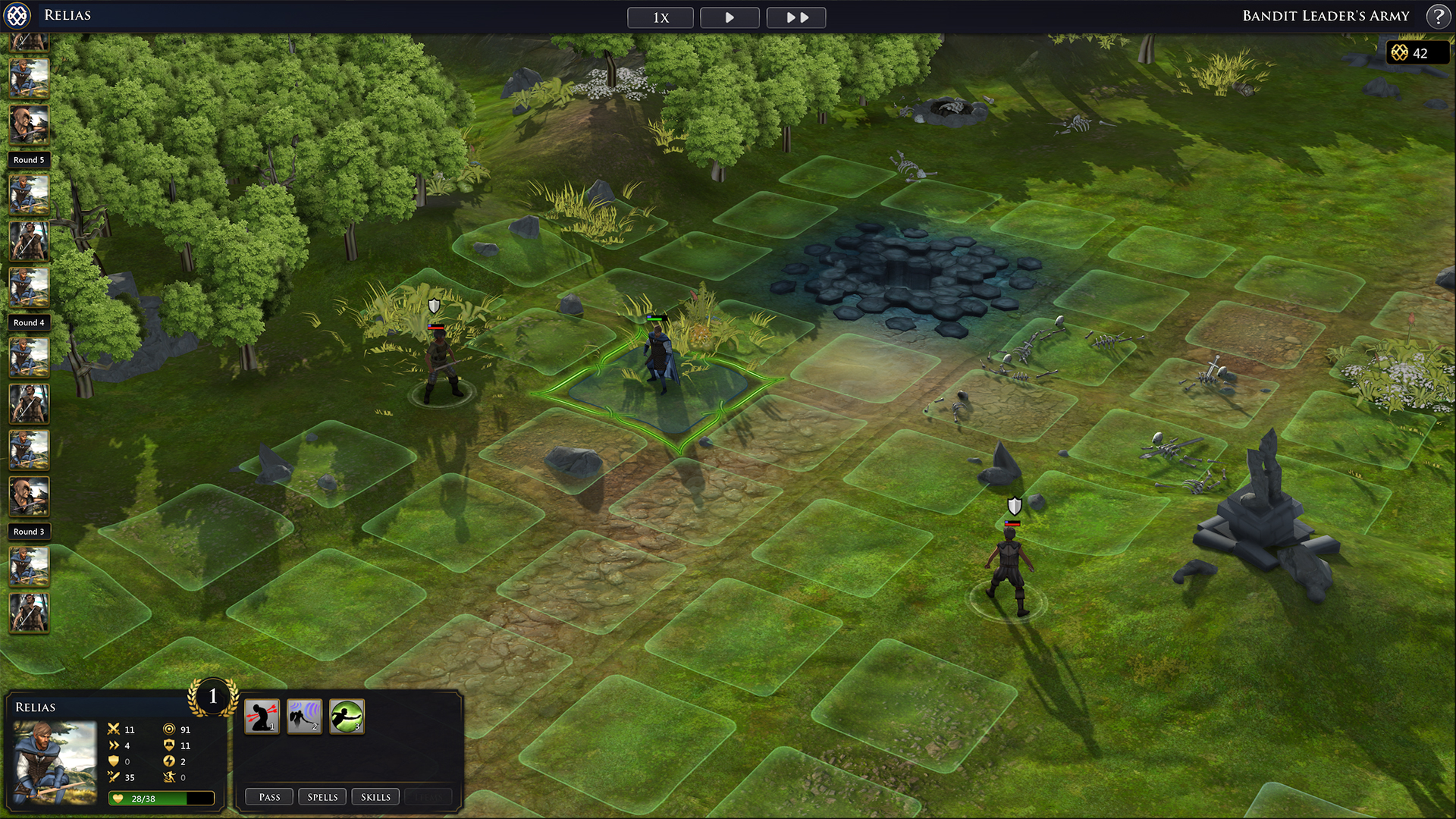
Task: Open the Spells list
Action: 322,797
